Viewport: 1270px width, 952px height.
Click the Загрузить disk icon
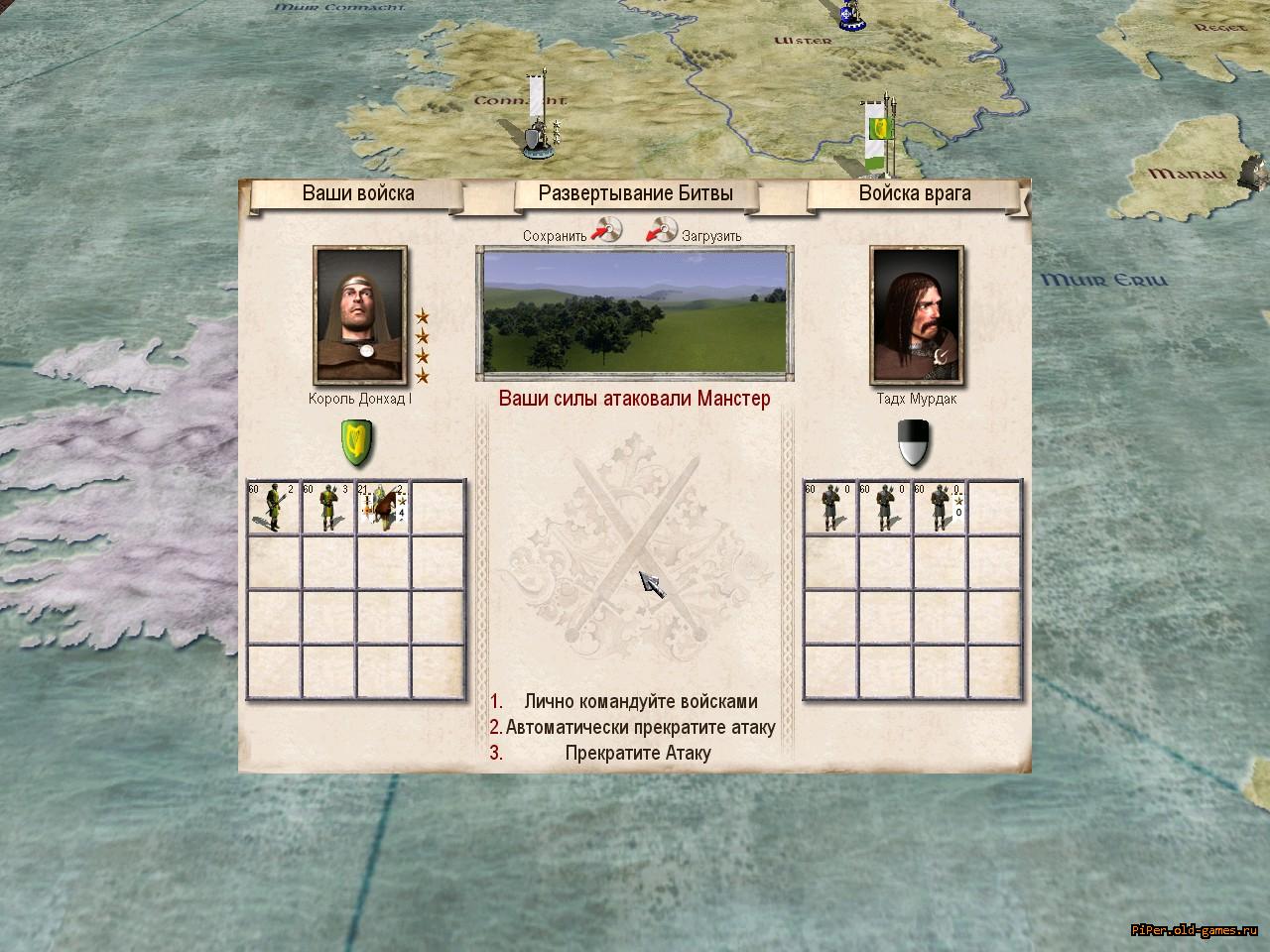pyautogui.click(x=662, y=231)
